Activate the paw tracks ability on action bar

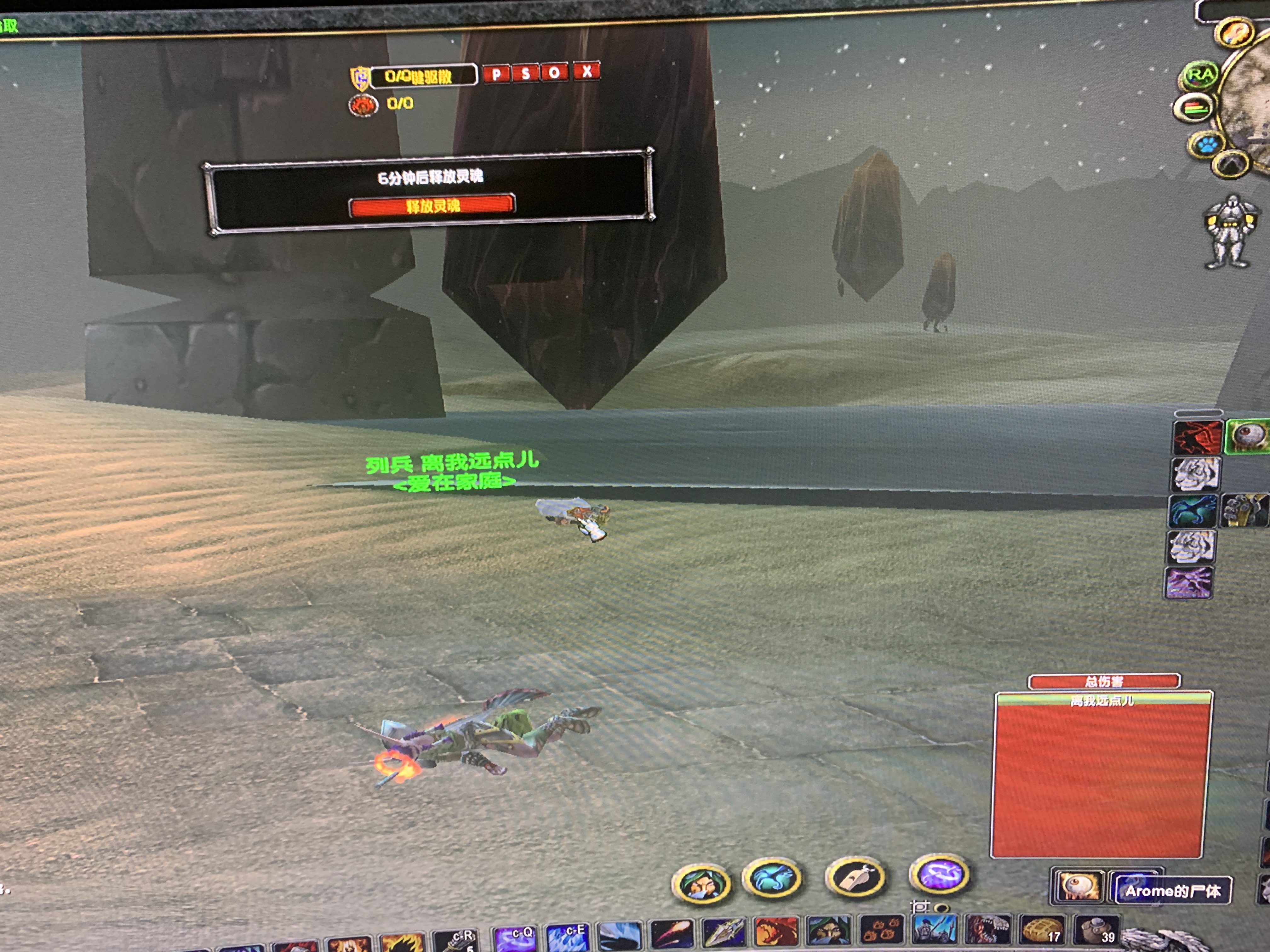pos(881,930)
